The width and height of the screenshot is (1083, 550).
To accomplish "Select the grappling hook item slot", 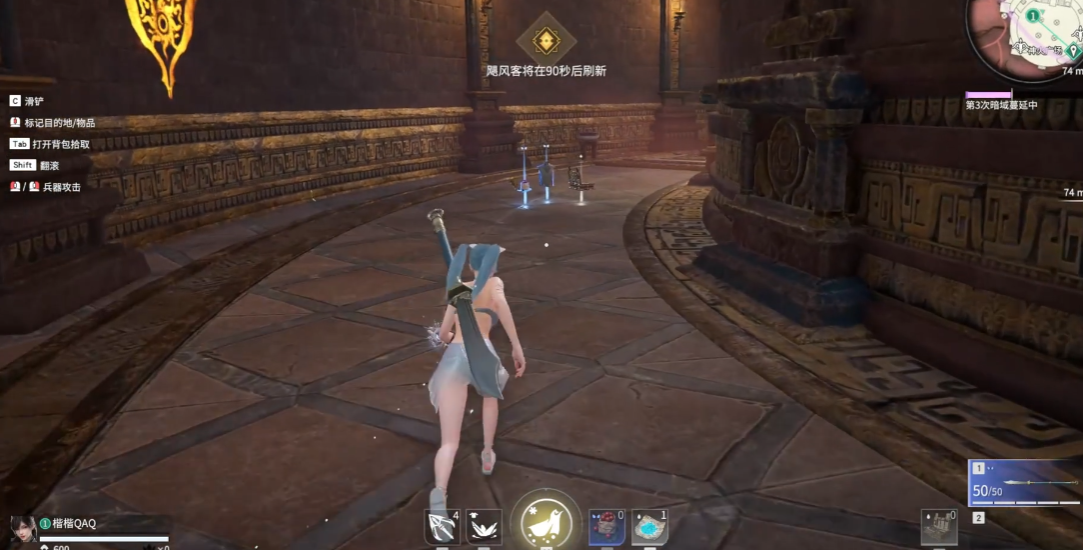I will click(441, 527).
